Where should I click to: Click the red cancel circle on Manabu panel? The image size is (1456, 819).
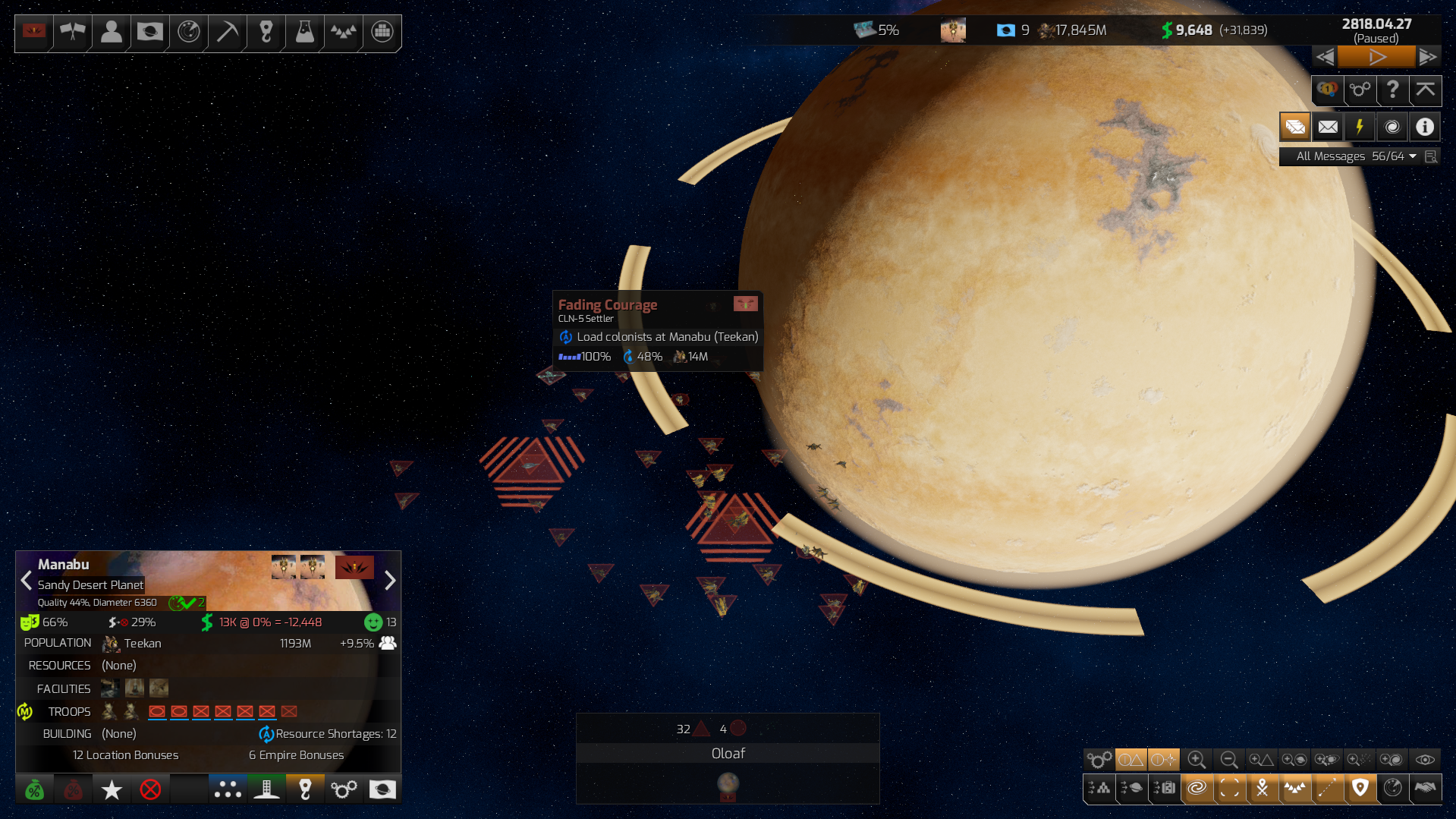tap(150, 790)
